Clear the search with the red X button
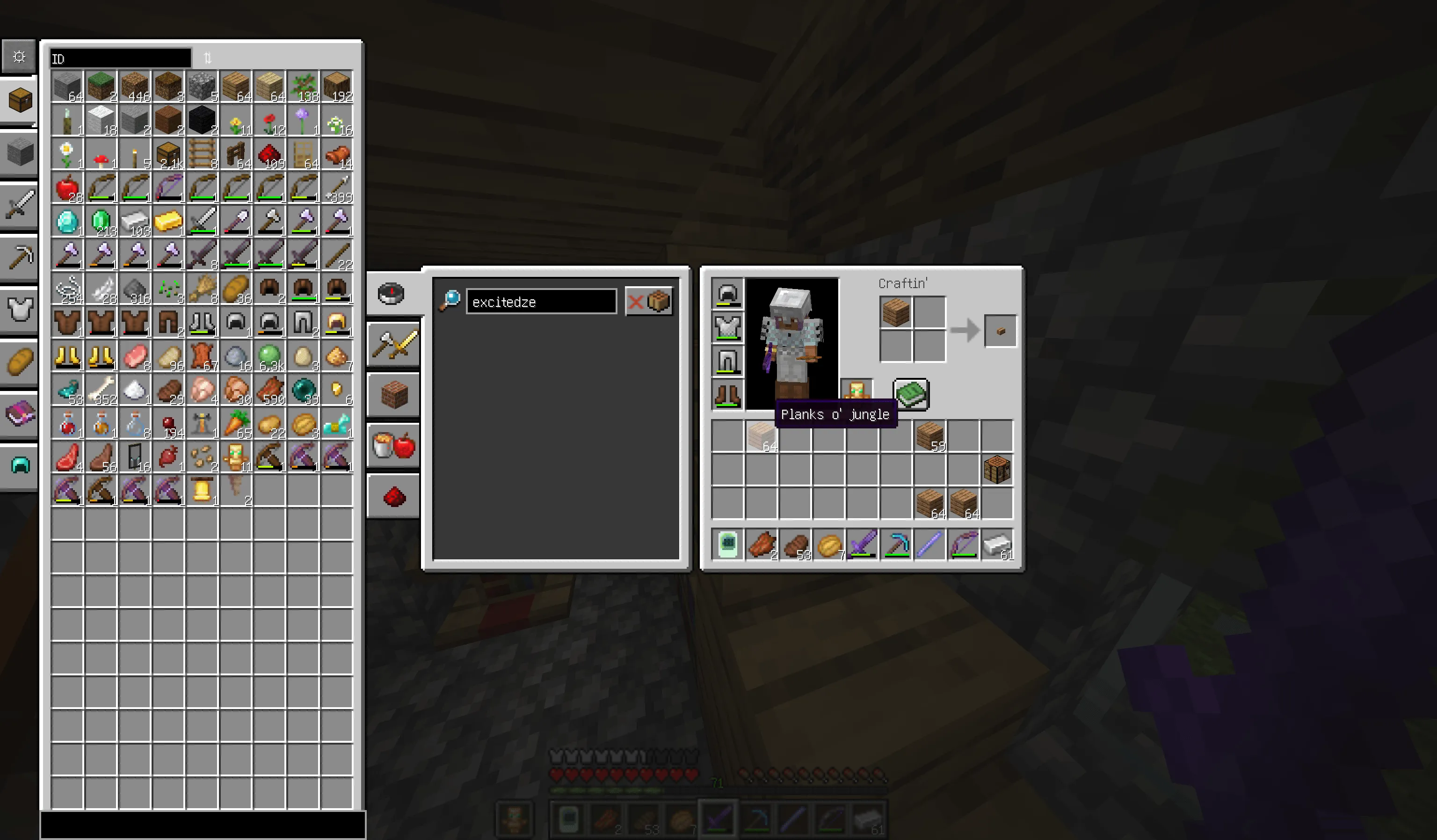 tap(637, 301)
